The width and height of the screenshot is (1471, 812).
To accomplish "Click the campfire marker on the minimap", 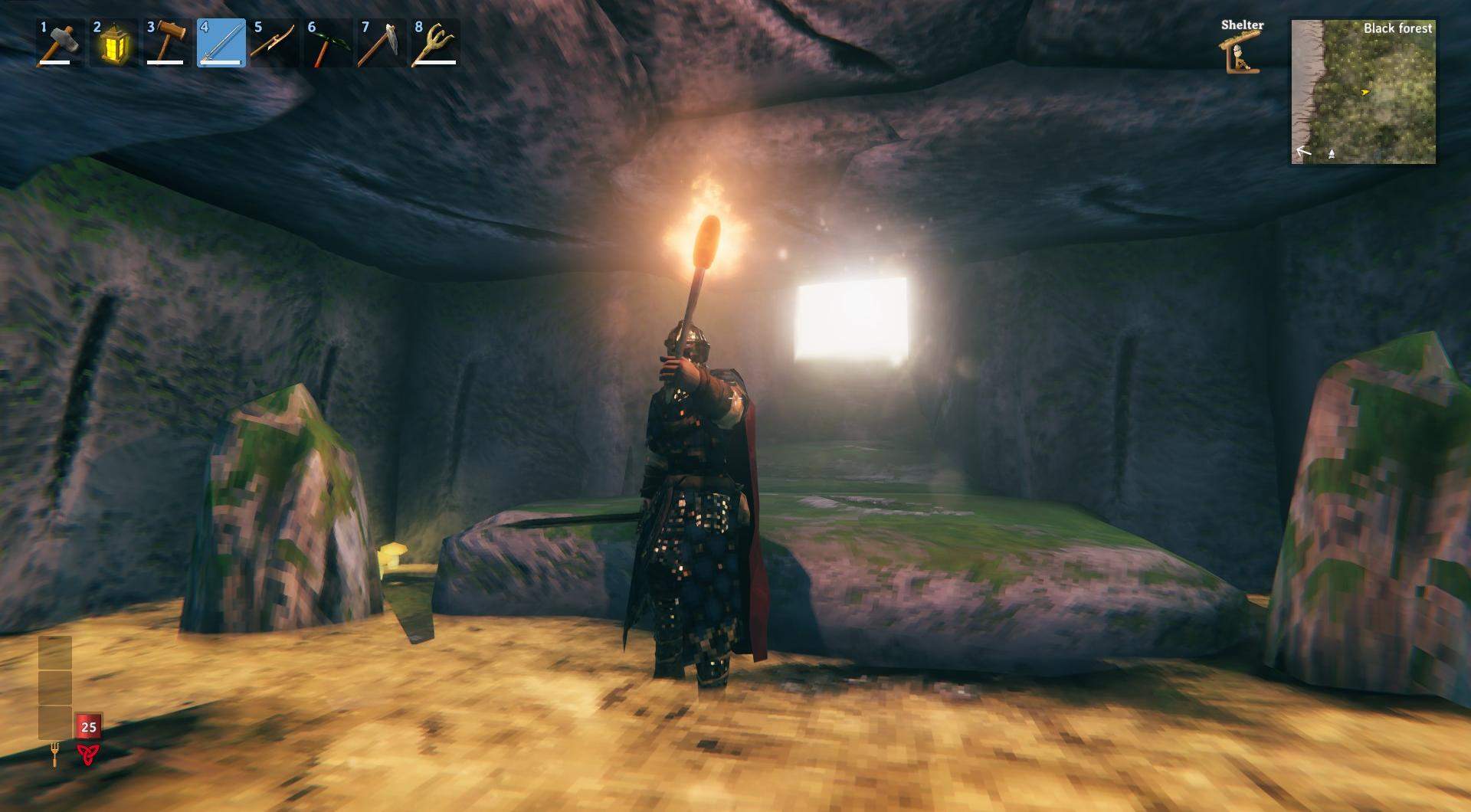I will click(1332, 154).
